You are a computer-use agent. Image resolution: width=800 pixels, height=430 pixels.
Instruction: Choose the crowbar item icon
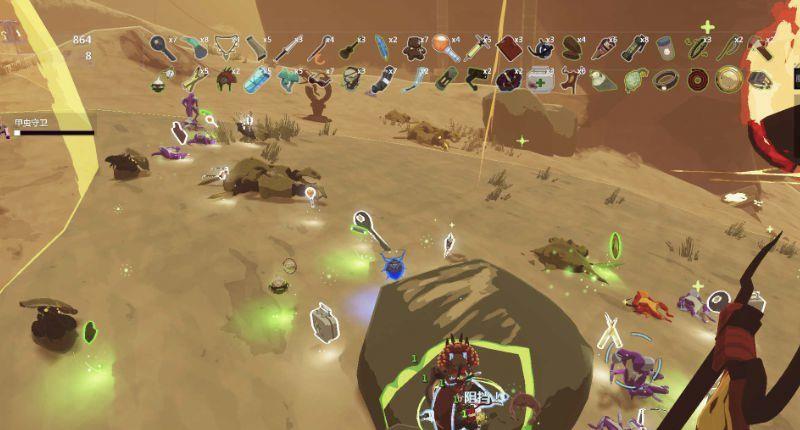(x=318, y=46)
